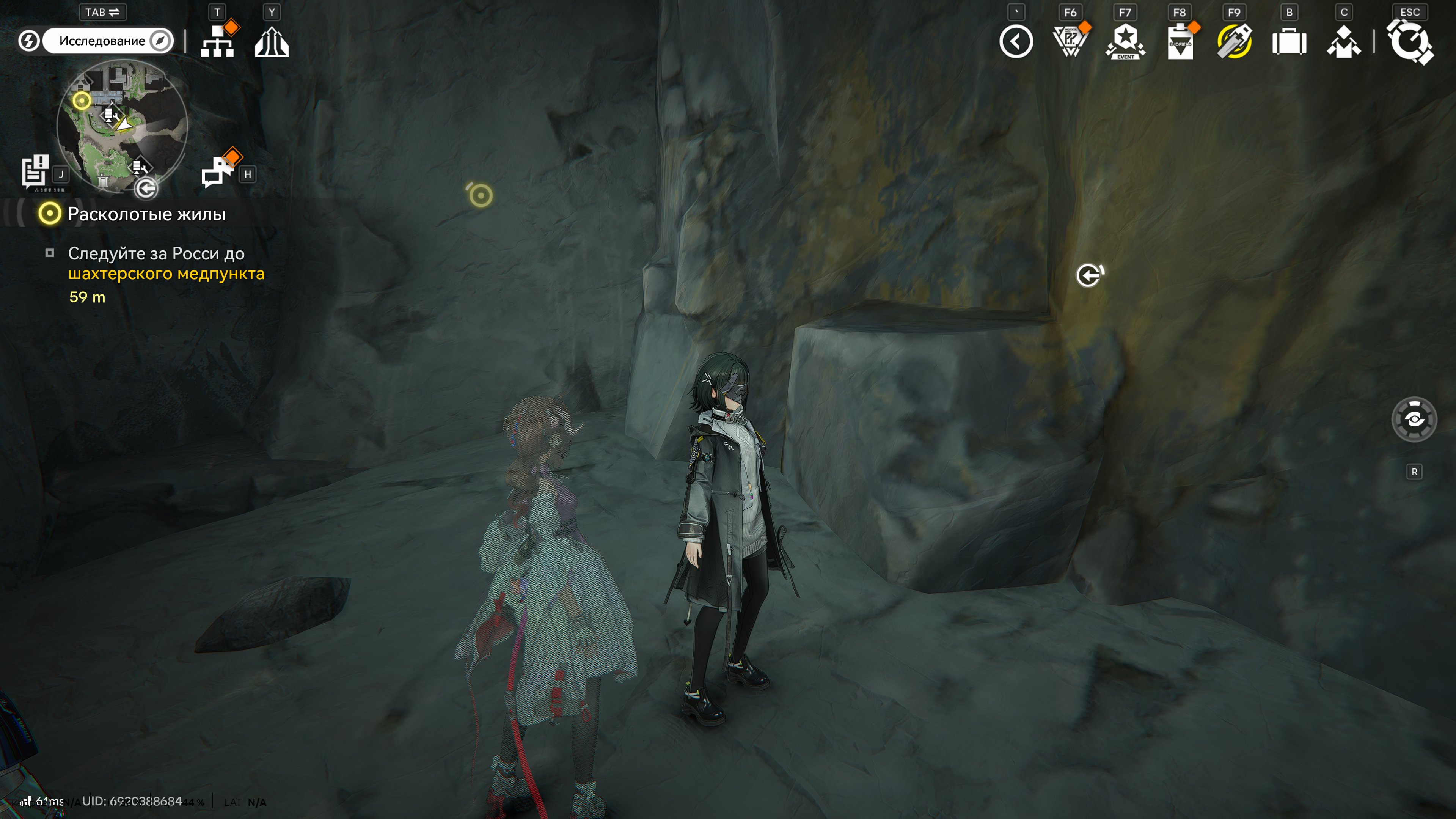Open the yellow circle ticket icon
Viewport: 1456px width, 819px height.
point(1234,42)
